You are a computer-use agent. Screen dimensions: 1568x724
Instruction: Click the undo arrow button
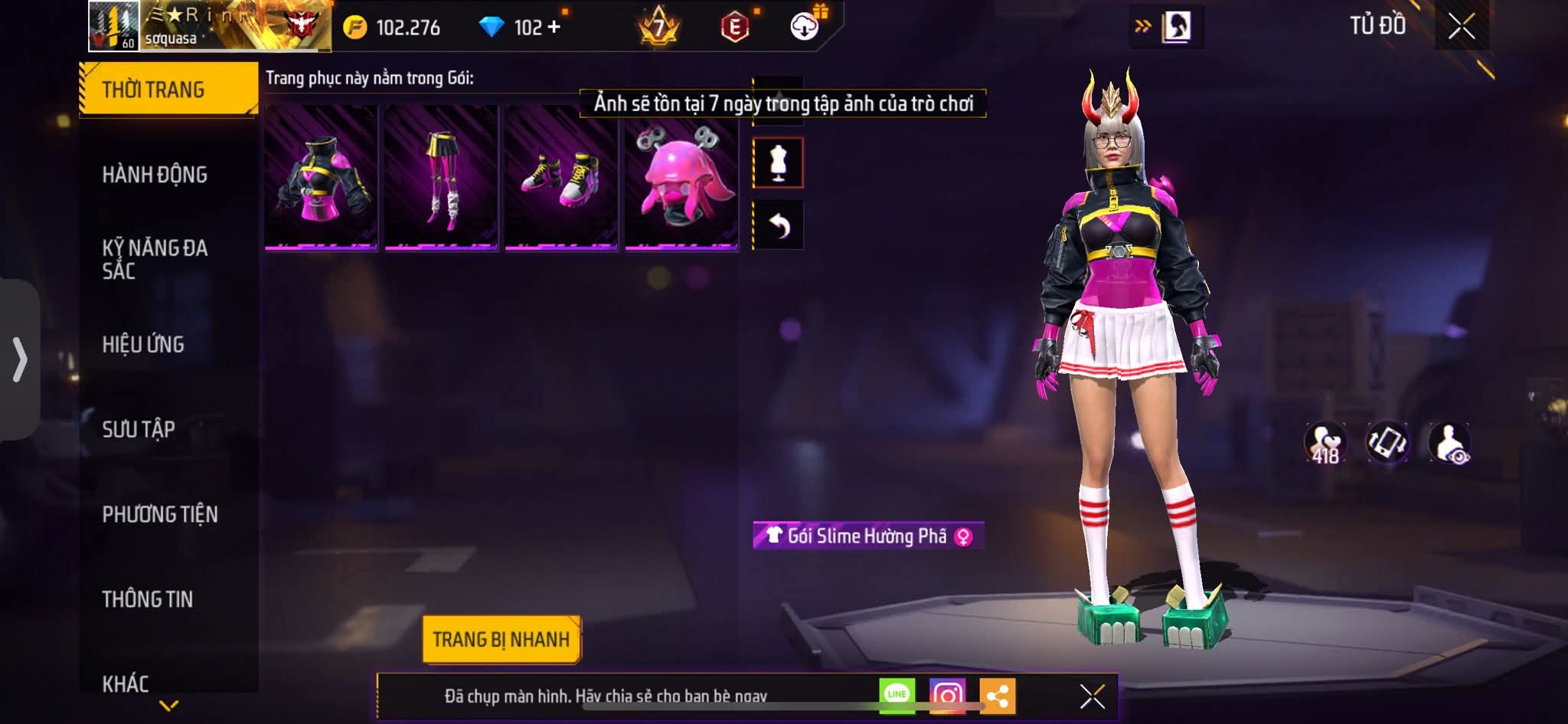click(x=778, y=225)
